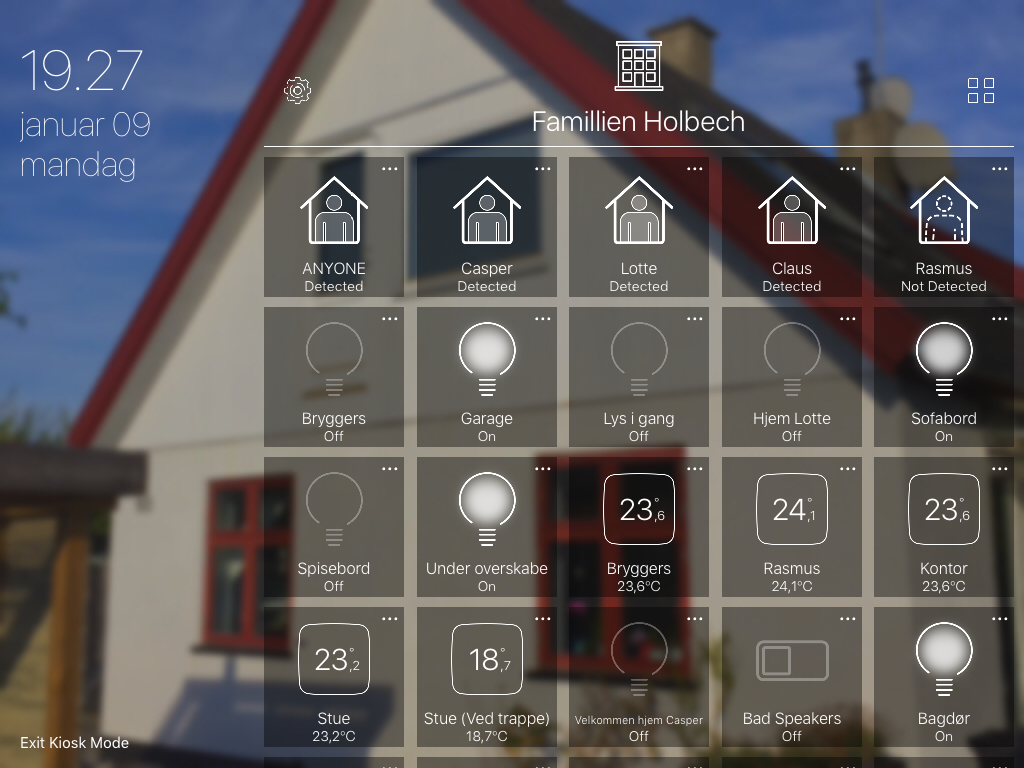Toggle the Garage light tile
This screenshot has width=1024, height=768.
click(x=487, y=376)
